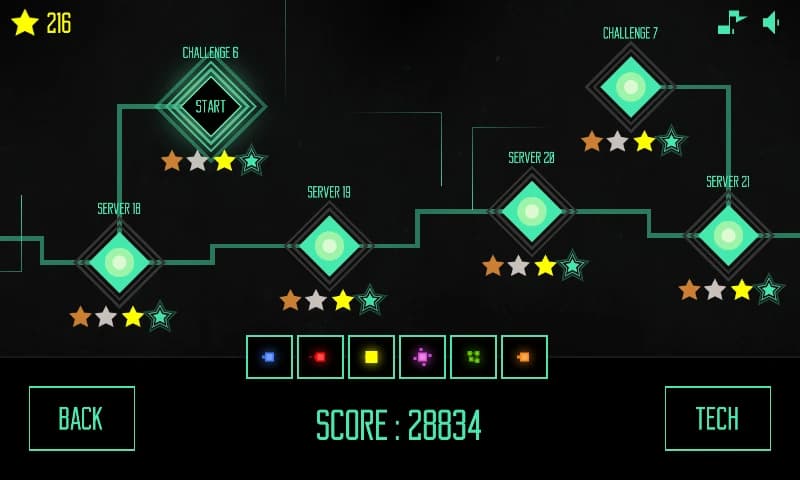
Task: Toggle the music icon
Action: click(732, 22)
